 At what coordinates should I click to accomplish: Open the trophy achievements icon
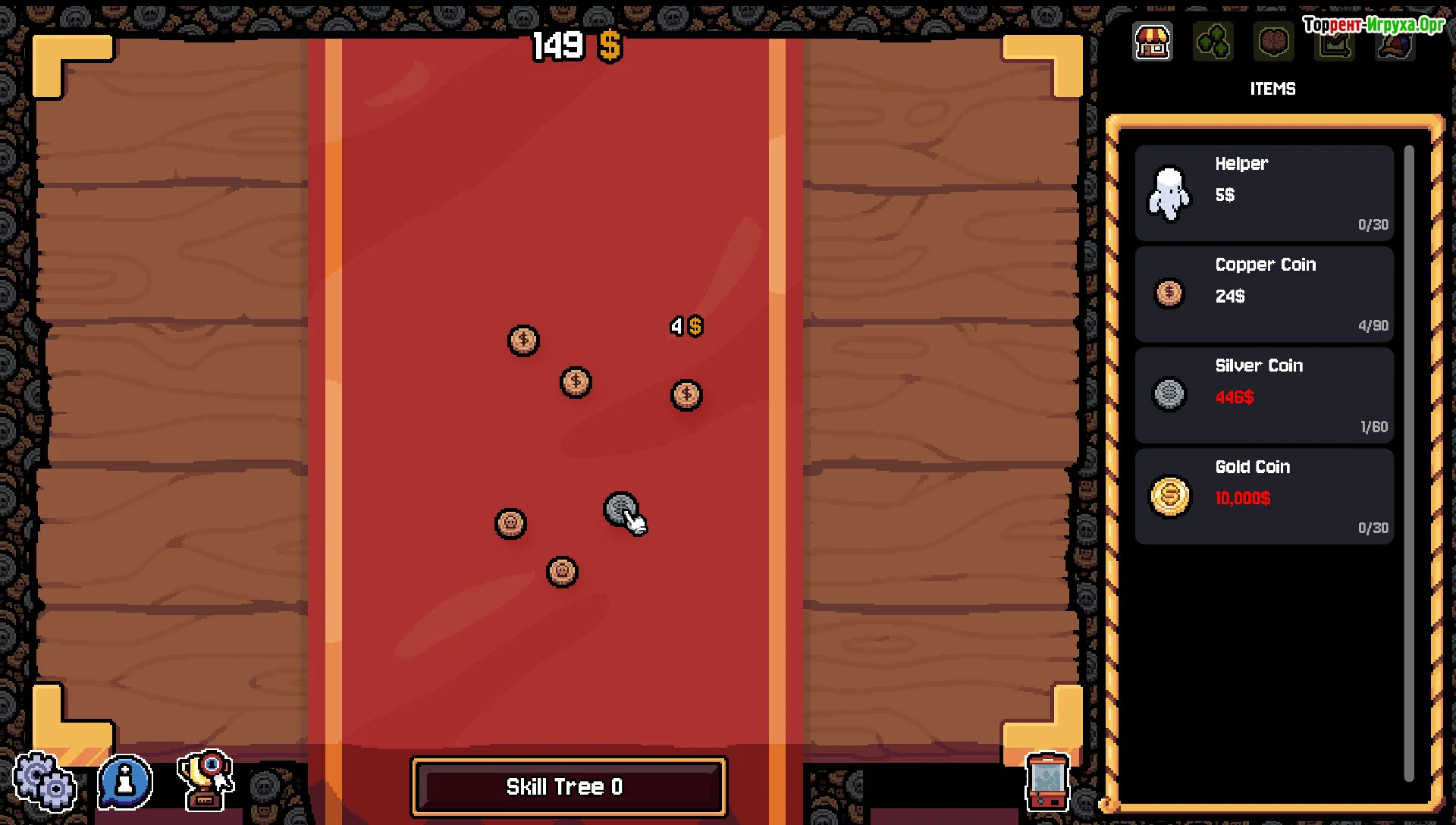pos(206,780)
